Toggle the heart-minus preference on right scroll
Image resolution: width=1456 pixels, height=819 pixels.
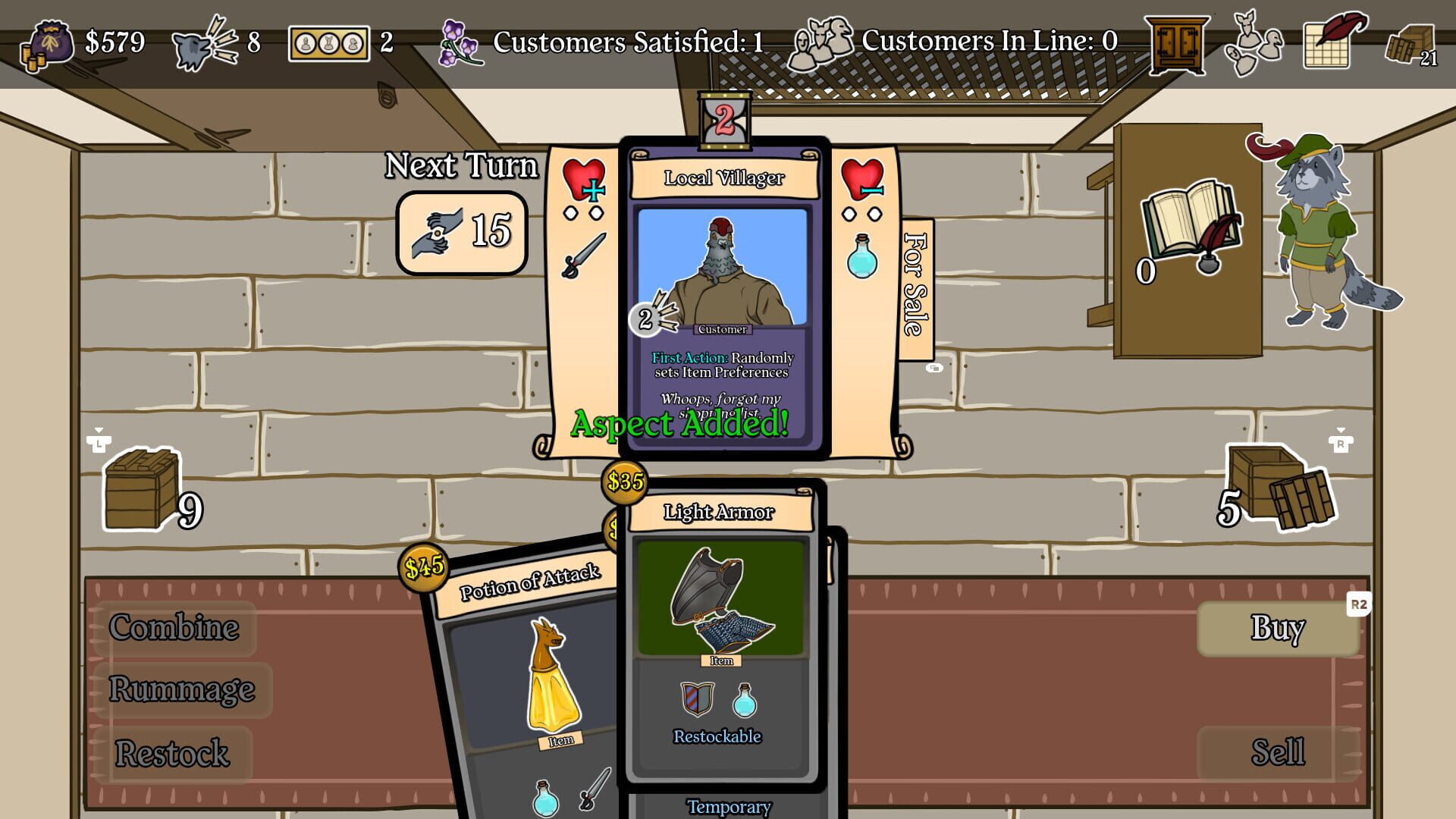pyautogui.click(x=861, y=180)
